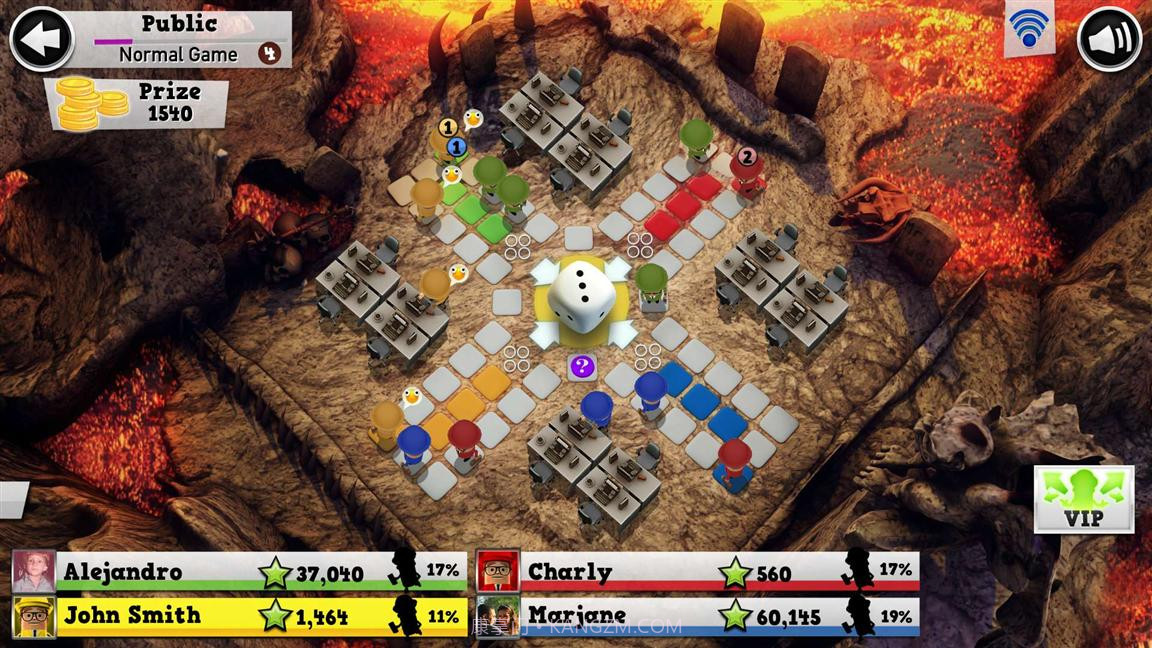Open the VIP offer button

(1084, 498)
